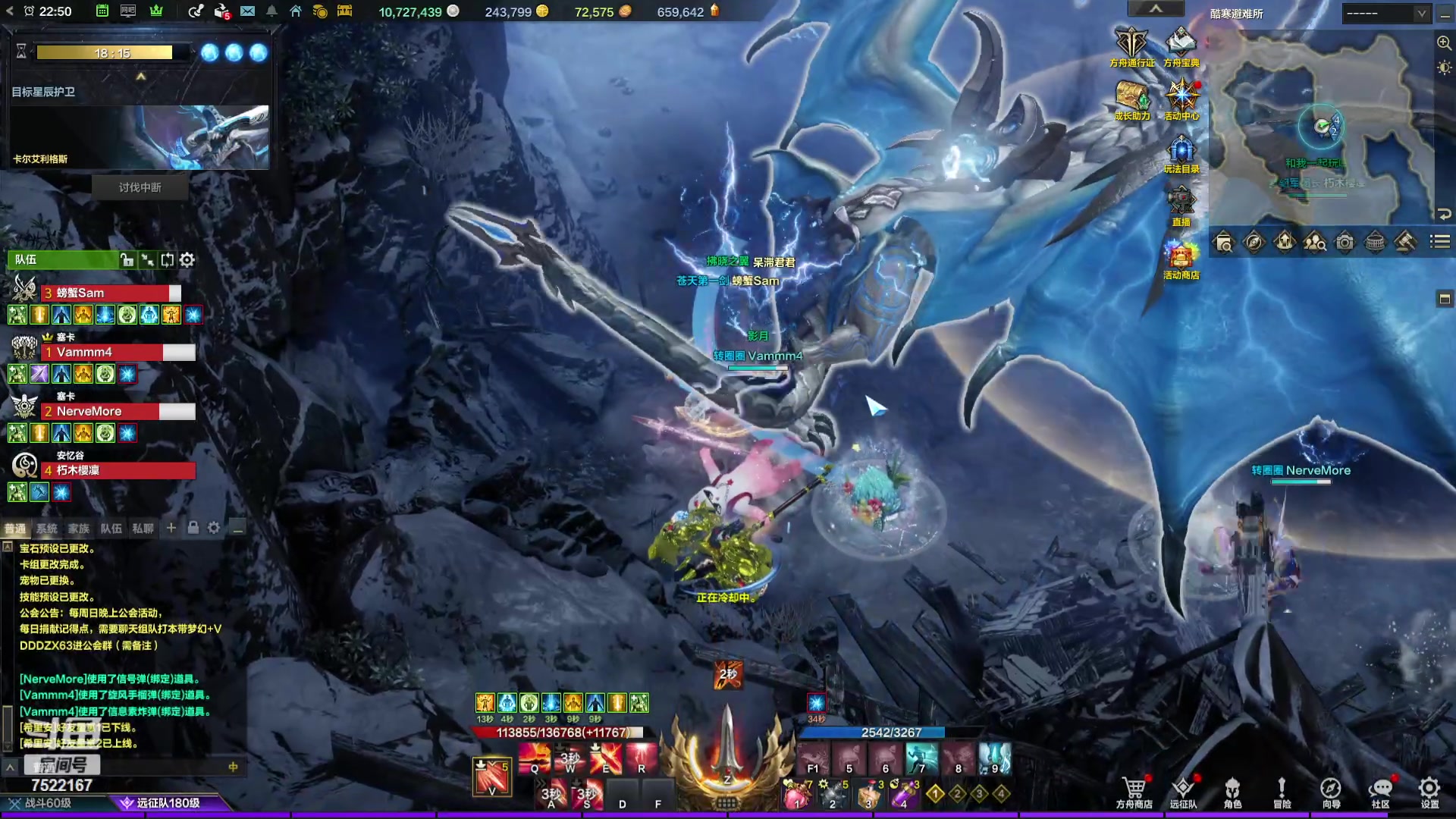Open the 成长助力 treasure chest icon
Screen dimensions: 1456x819
1131,100
